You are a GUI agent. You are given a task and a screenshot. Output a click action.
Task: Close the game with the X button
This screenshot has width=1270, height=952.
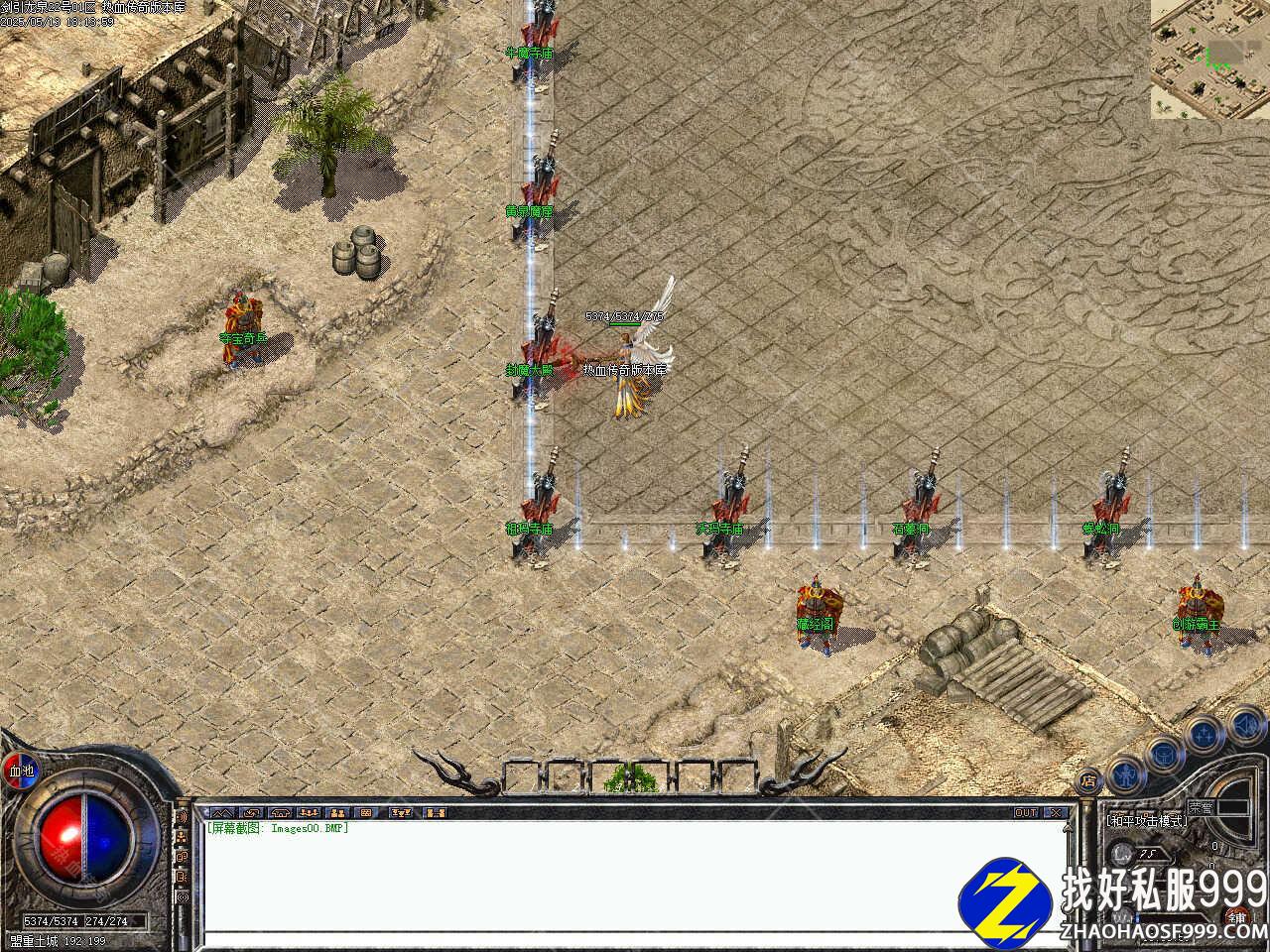pos(1056,812)
